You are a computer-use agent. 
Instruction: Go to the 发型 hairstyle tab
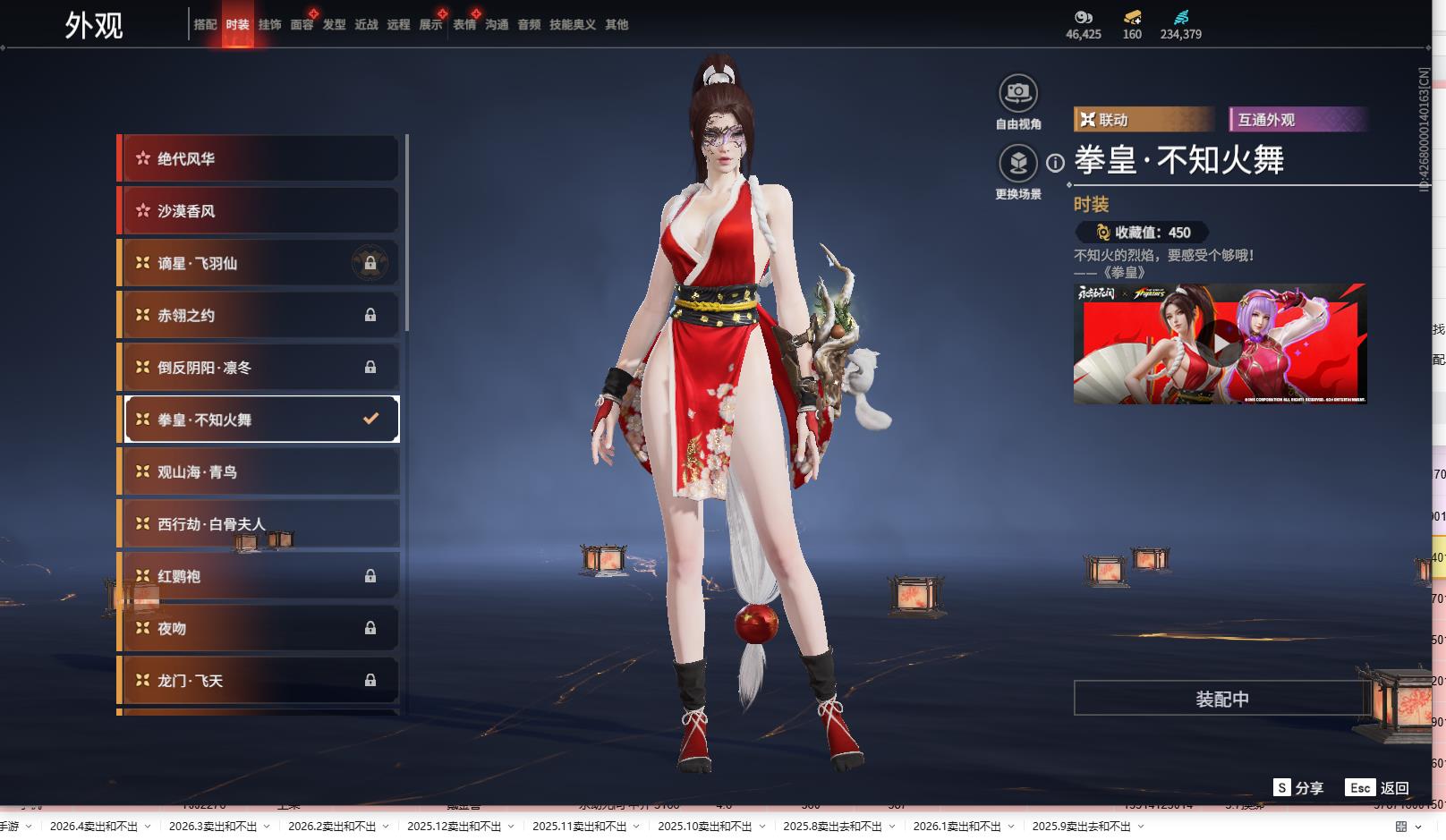click(x=334, y=25)
